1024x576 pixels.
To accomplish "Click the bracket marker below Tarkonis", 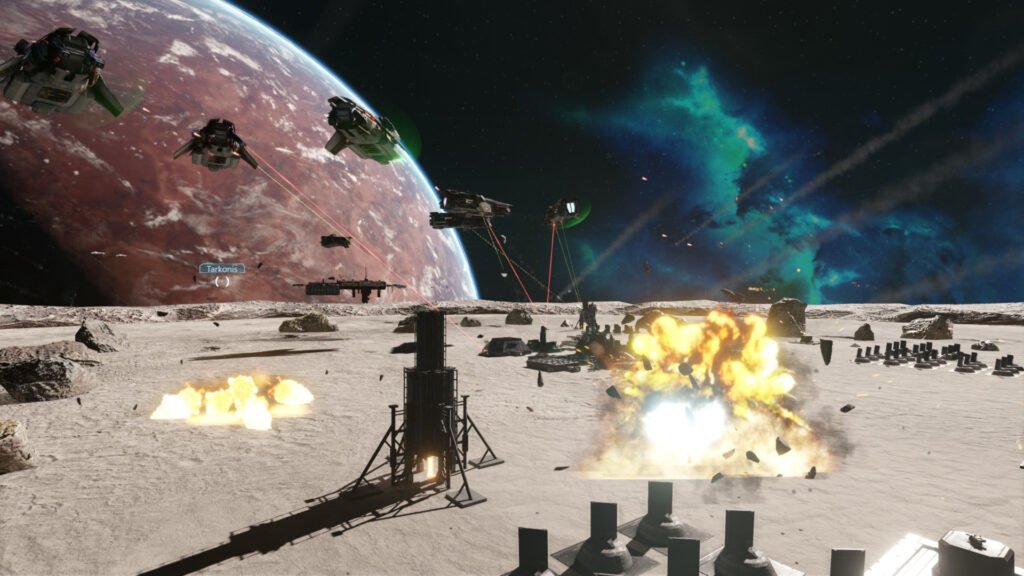I will coord(222,281).
